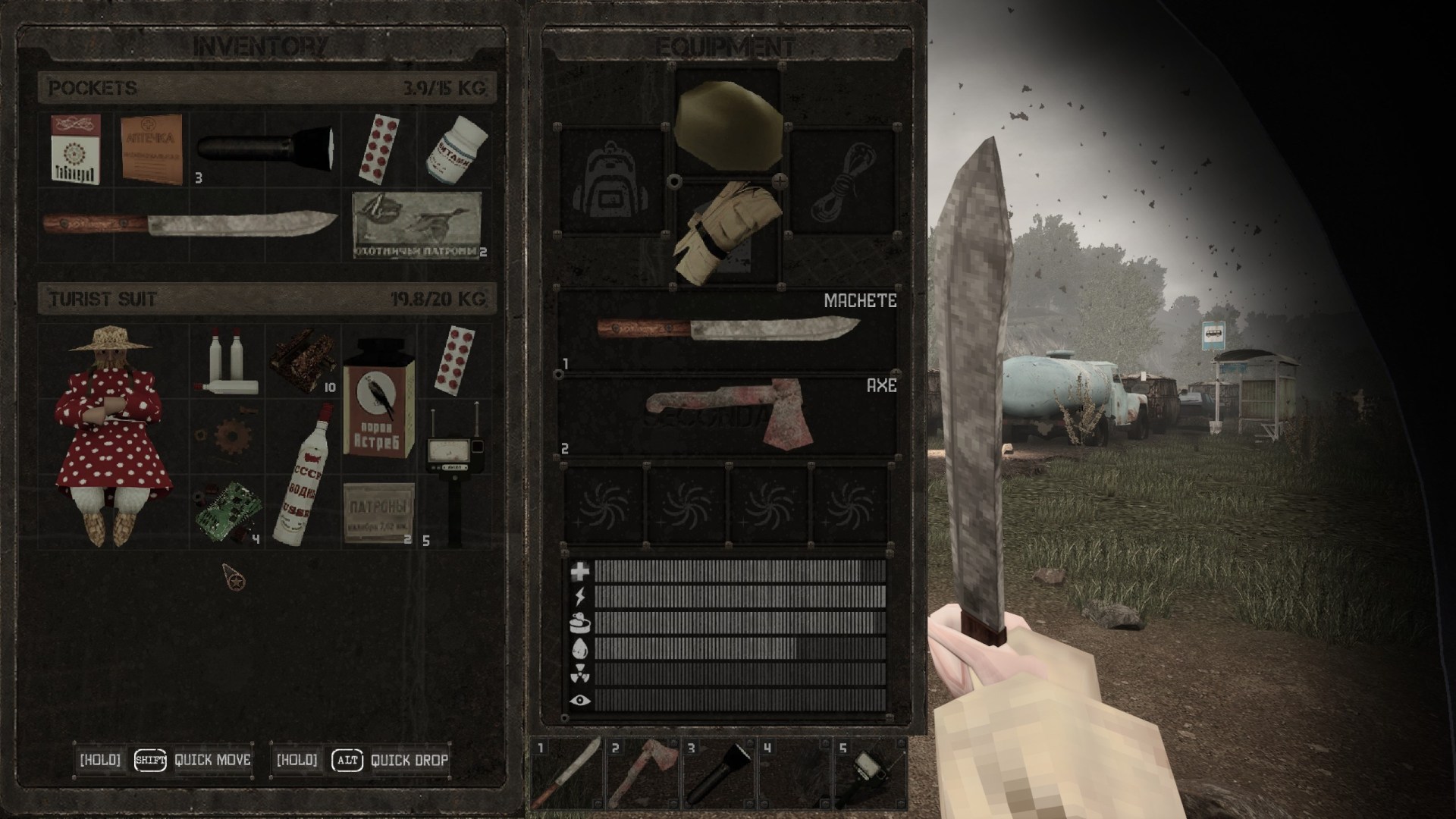
Task: Select the black flashlight in pockets
Action: [265, 149]
